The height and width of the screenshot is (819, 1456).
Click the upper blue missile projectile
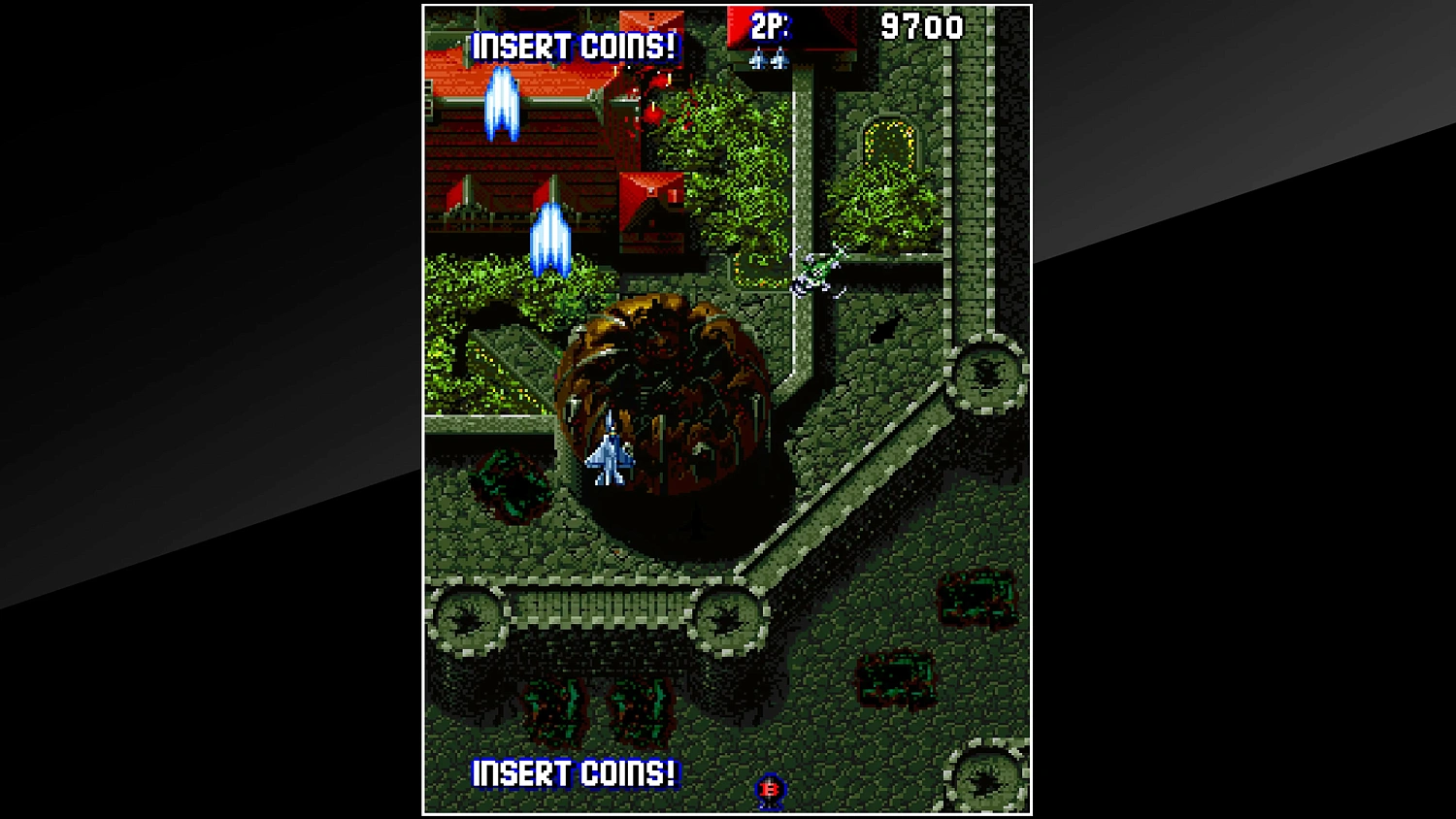501,105
